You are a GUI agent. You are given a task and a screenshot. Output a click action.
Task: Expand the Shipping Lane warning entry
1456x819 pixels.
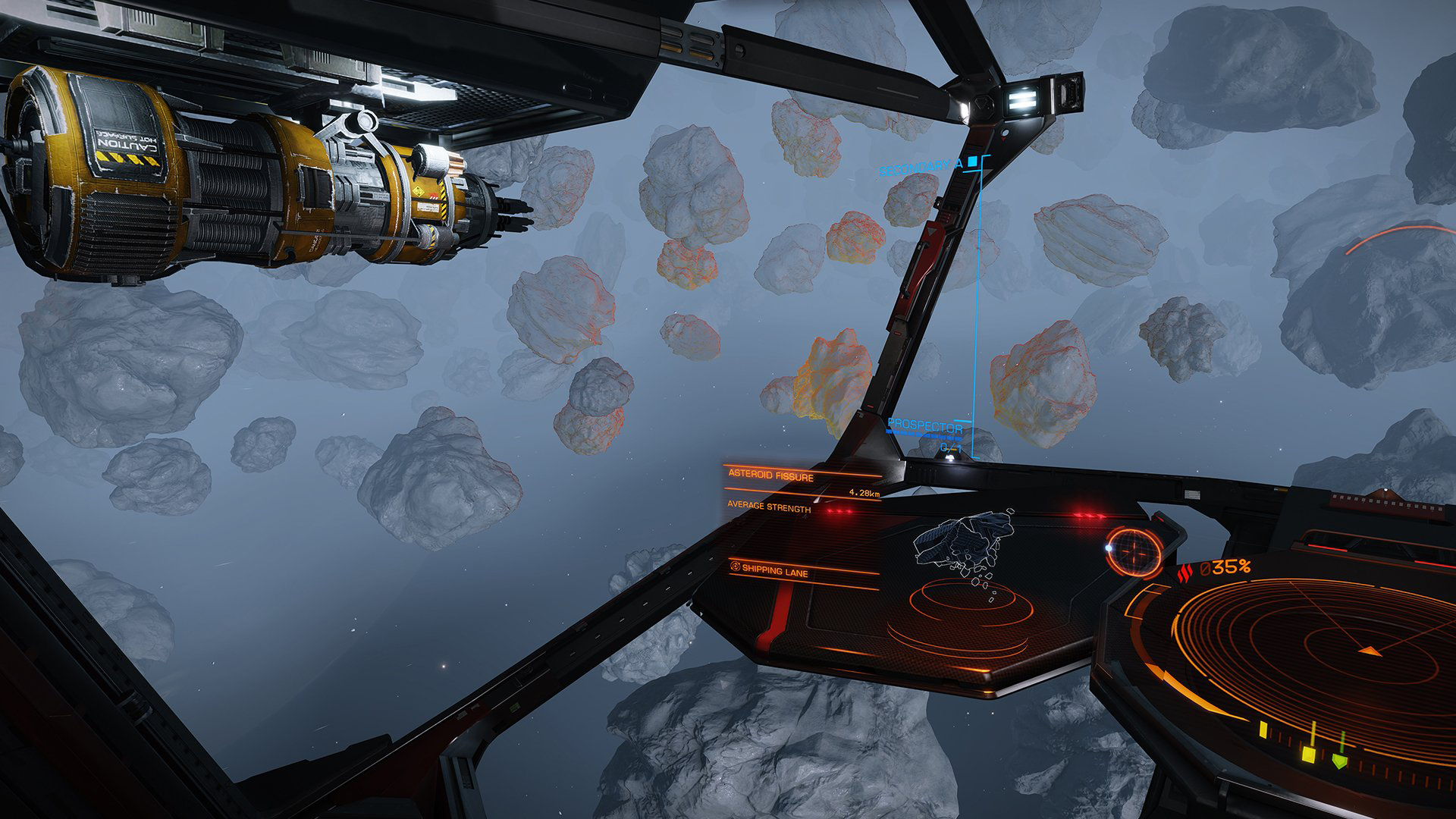[x=776, y=573]
